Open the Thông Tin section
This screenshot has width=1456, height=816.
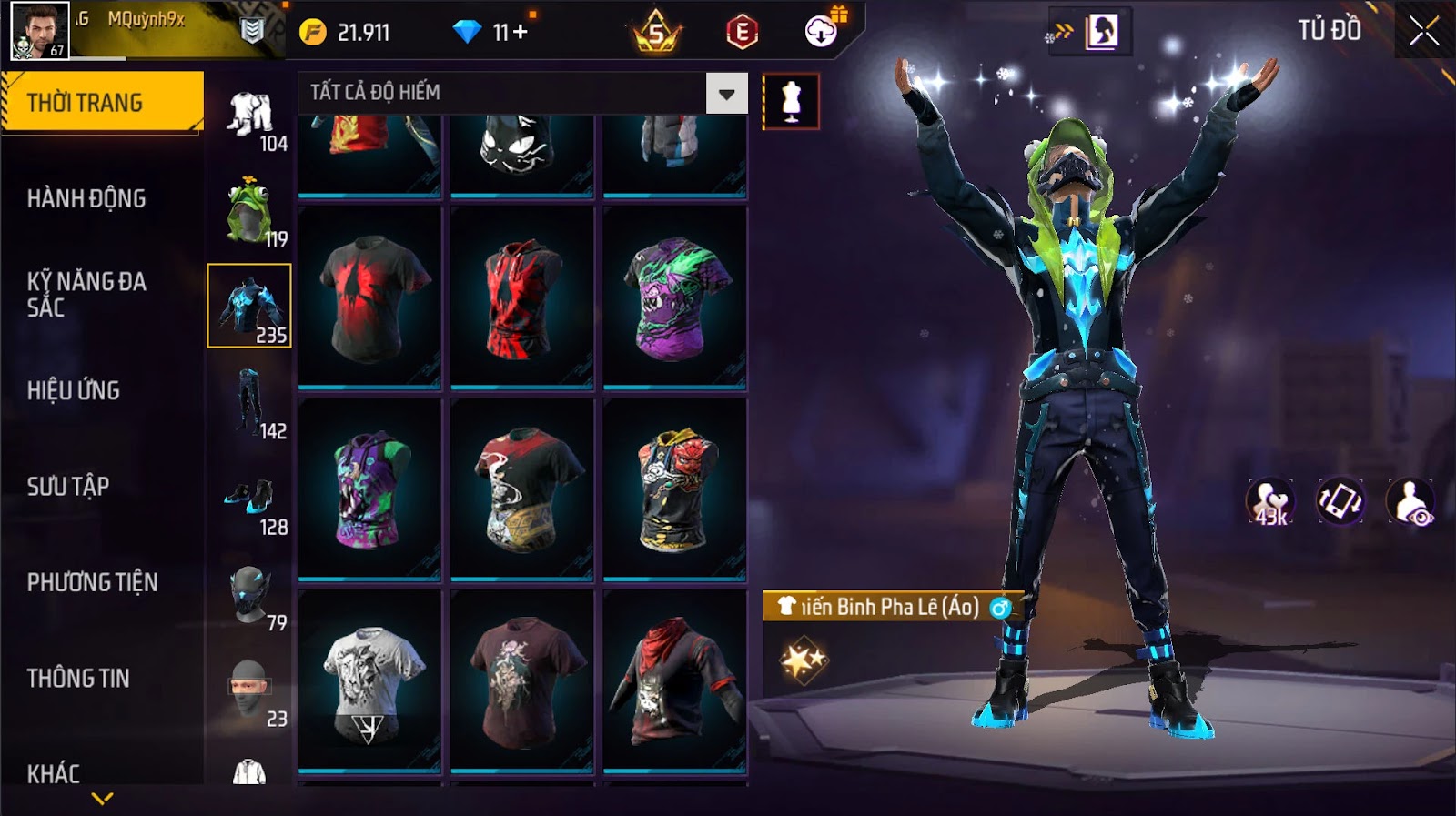point(78,678)
